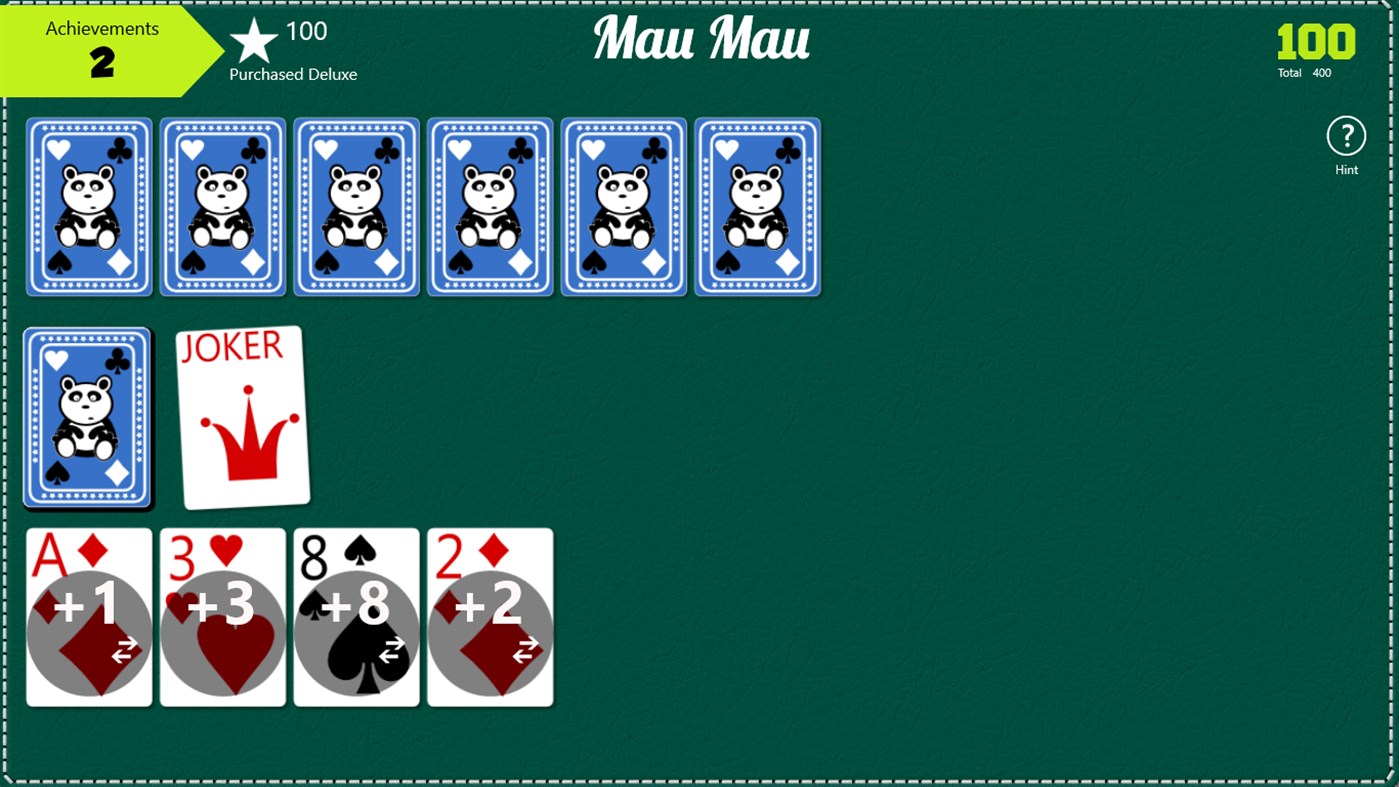This screenshot has height=787, width=1399.
Task: Select the first opponent panda card
Action: click(x=88, y=206)
